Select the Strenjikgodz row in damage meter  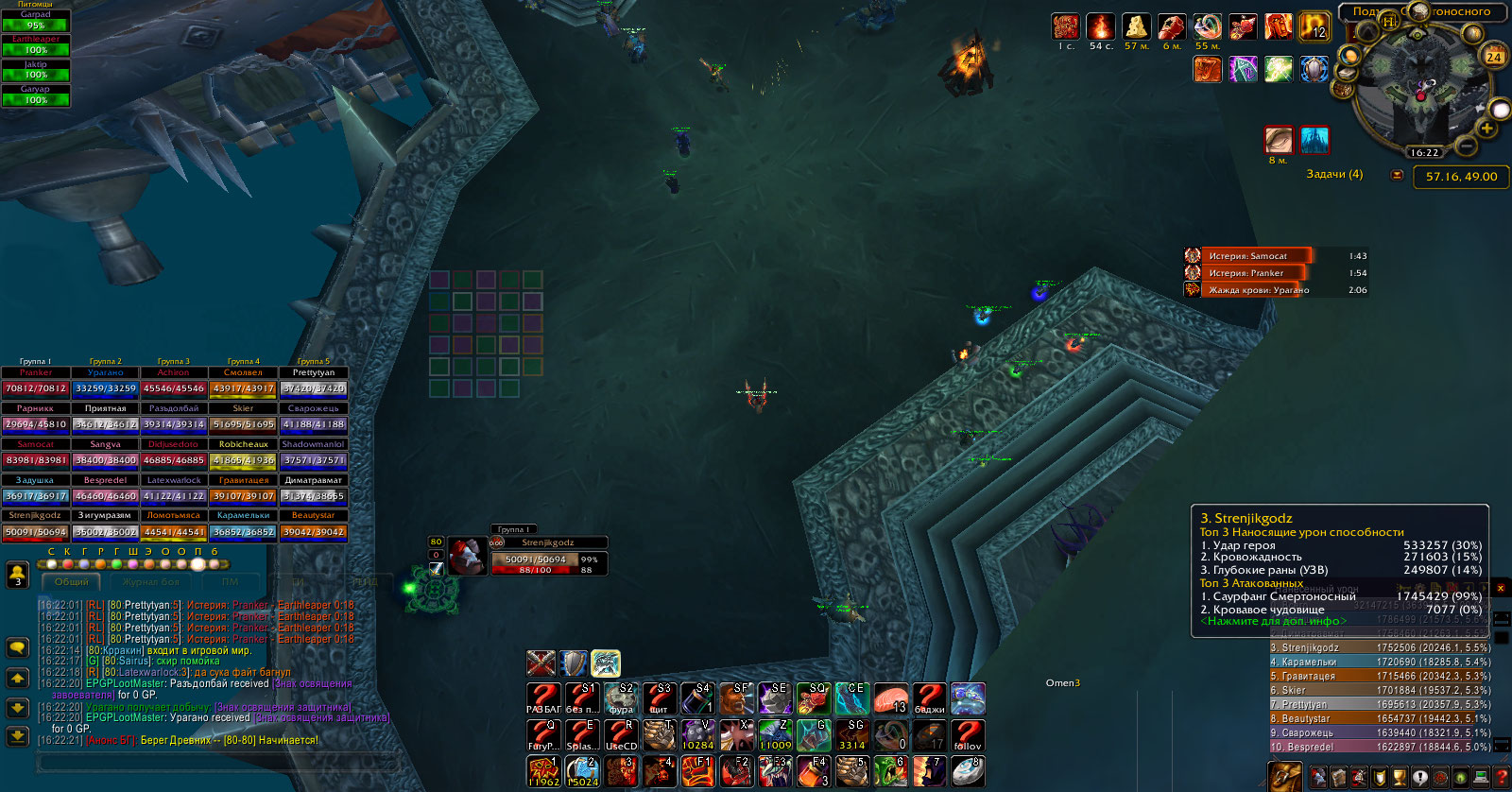[x=1380, y=647]
